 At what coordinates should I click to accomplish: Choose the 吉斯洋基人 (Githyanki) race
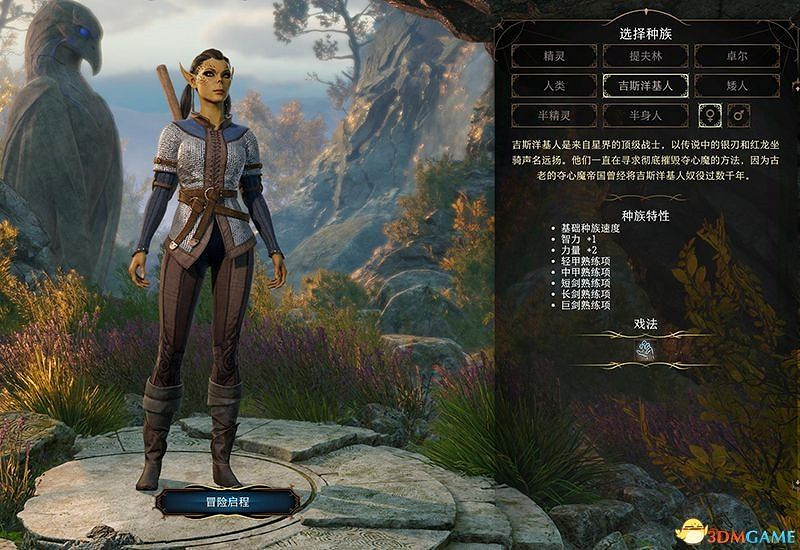[645, 86]
